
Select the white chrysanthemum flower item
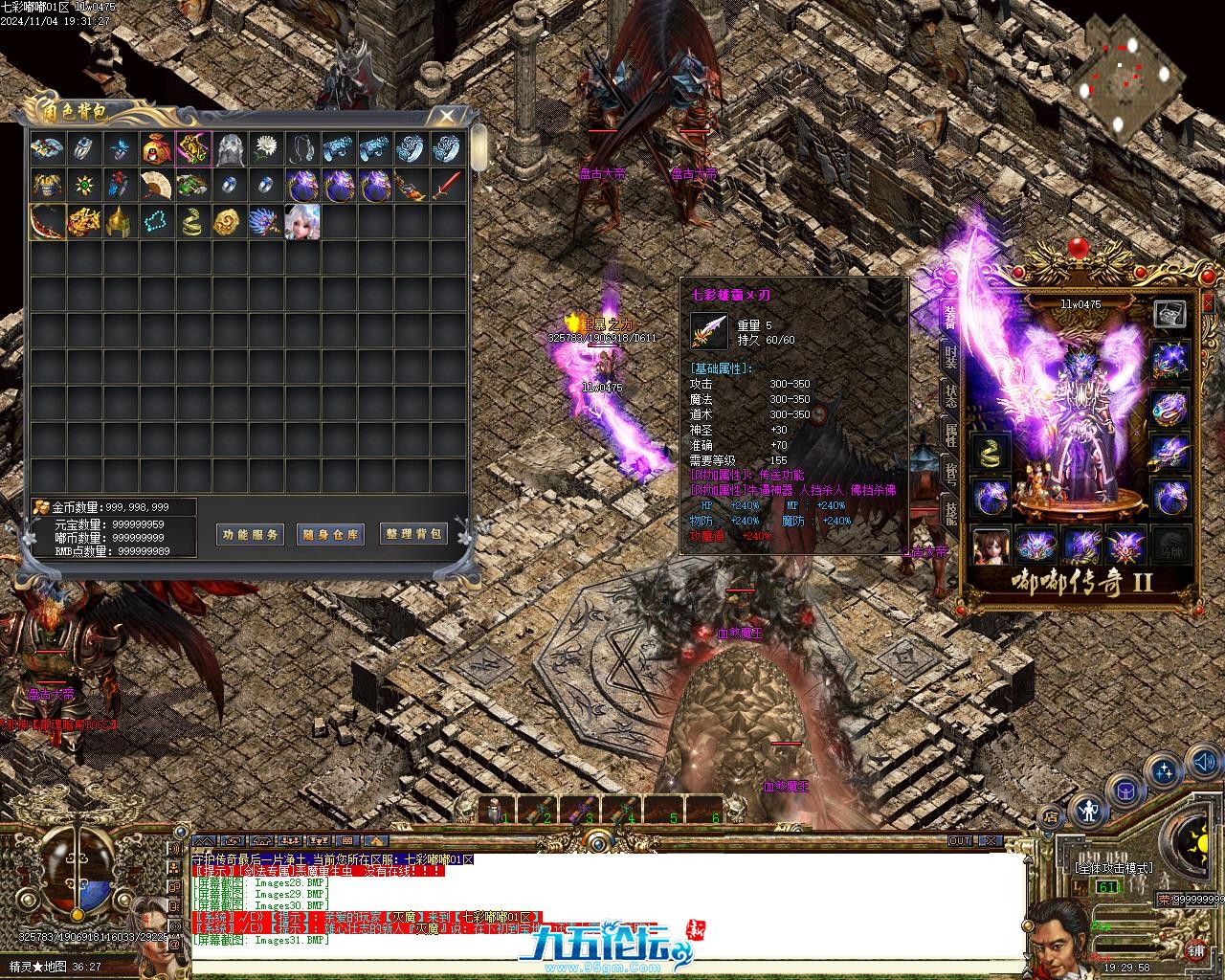pos(266,148)
